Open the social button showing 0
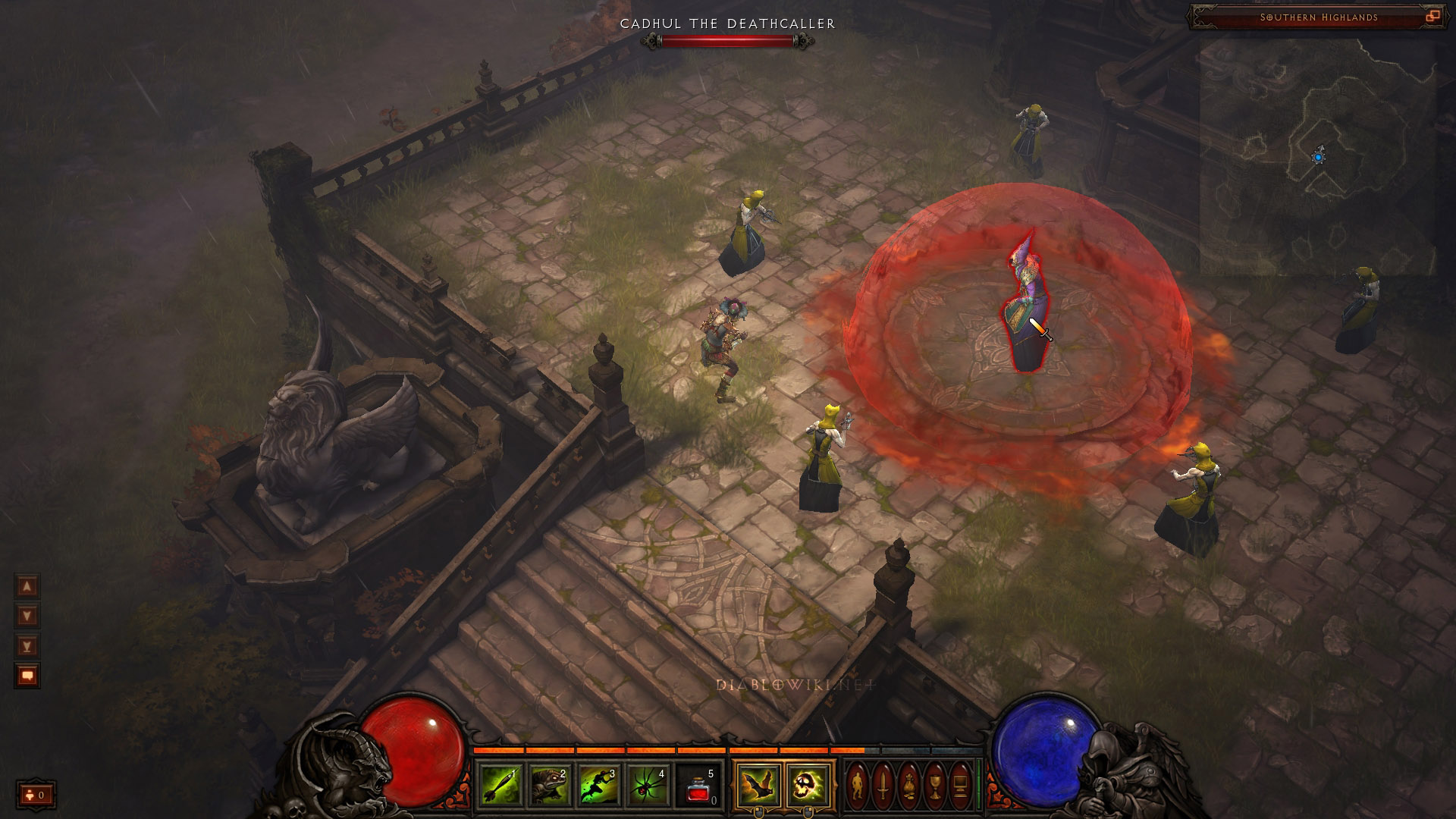Image resolution: width=1456 pixels, height=819 pixels. tap(36, 795)
